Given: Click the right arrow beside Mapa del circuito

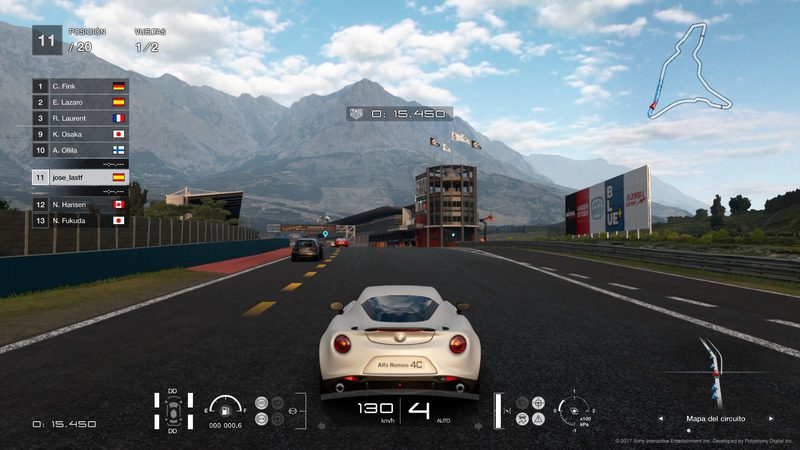Looking at the screenshot, I should tap(771, 418).
